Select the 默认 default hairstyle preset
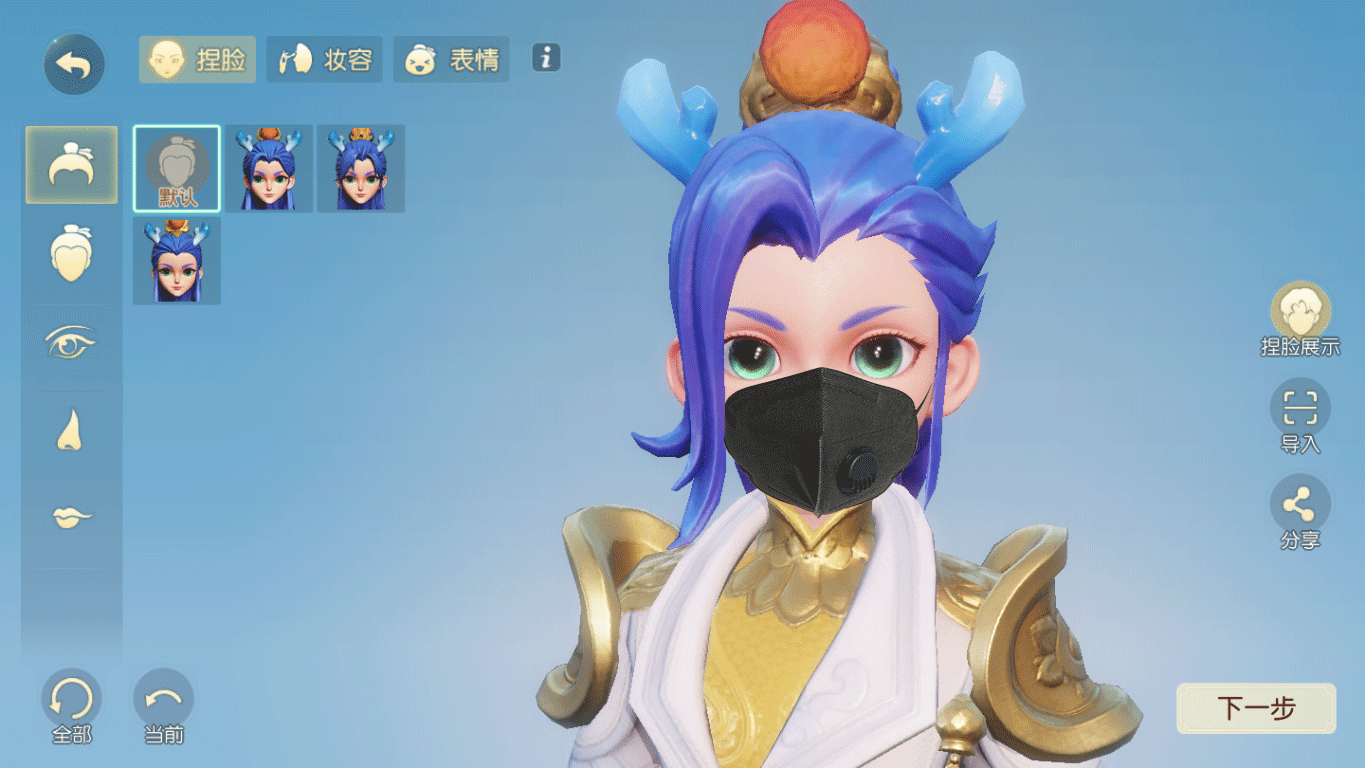 click(x=175, y=168)
